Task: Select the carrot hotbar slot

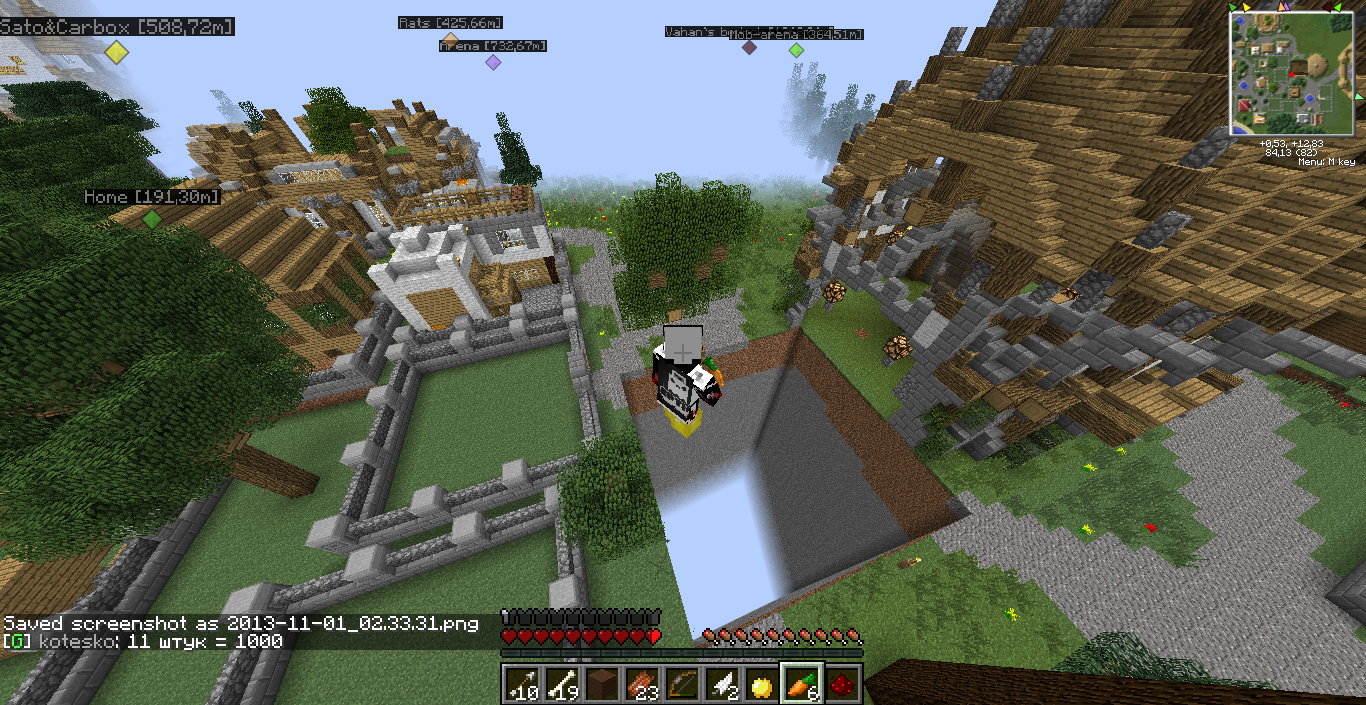Action: (802, 683)
